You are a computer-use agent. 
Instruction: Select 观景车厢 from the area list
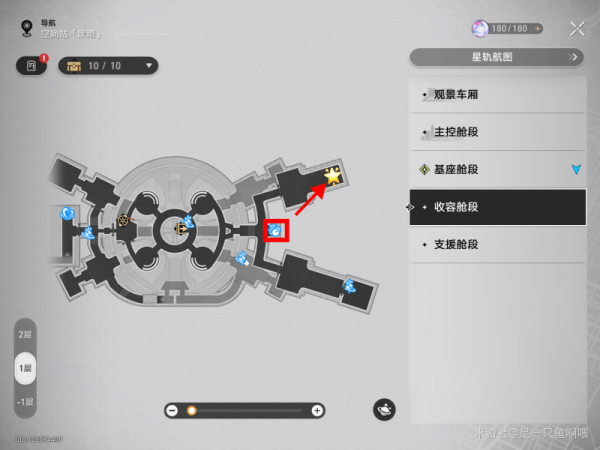497,95
